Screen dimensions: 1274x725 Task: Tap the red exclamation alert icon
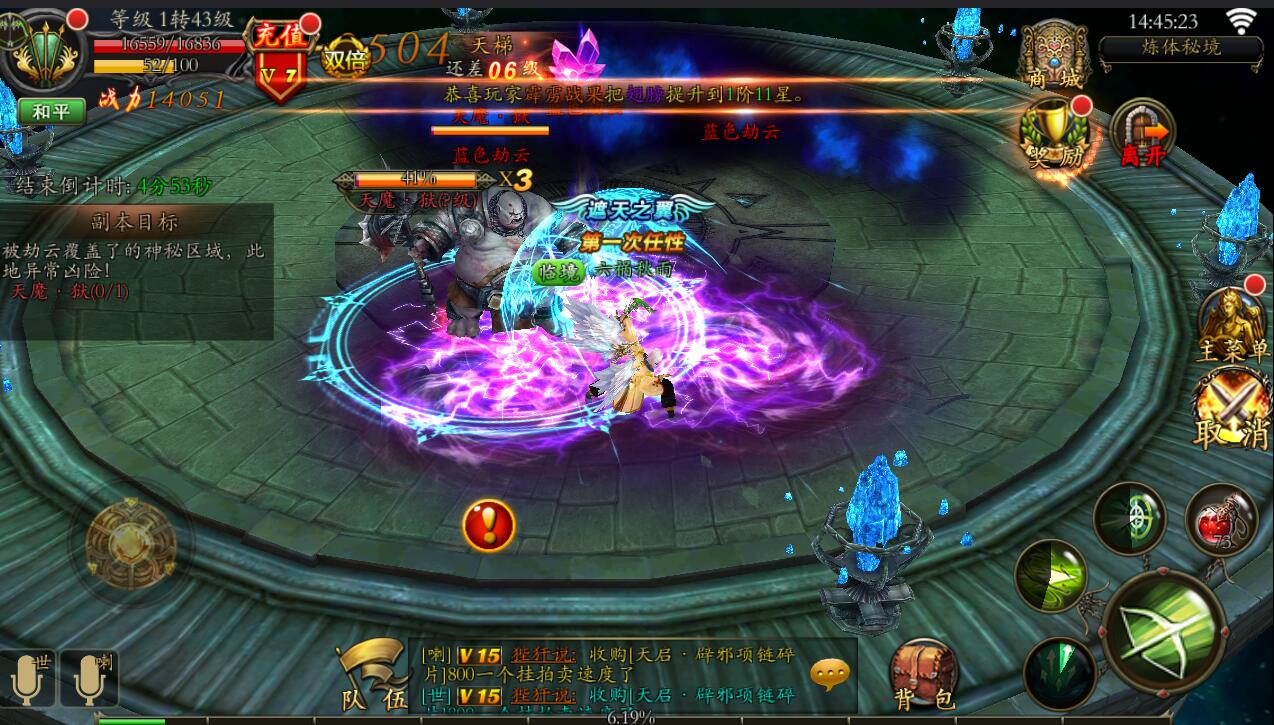[489, 525]
